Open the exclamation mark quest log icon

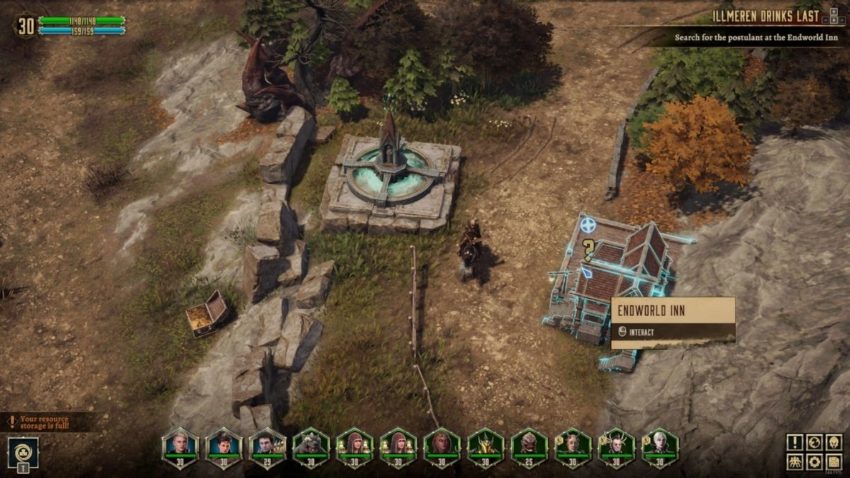click(x=794, y=442)
